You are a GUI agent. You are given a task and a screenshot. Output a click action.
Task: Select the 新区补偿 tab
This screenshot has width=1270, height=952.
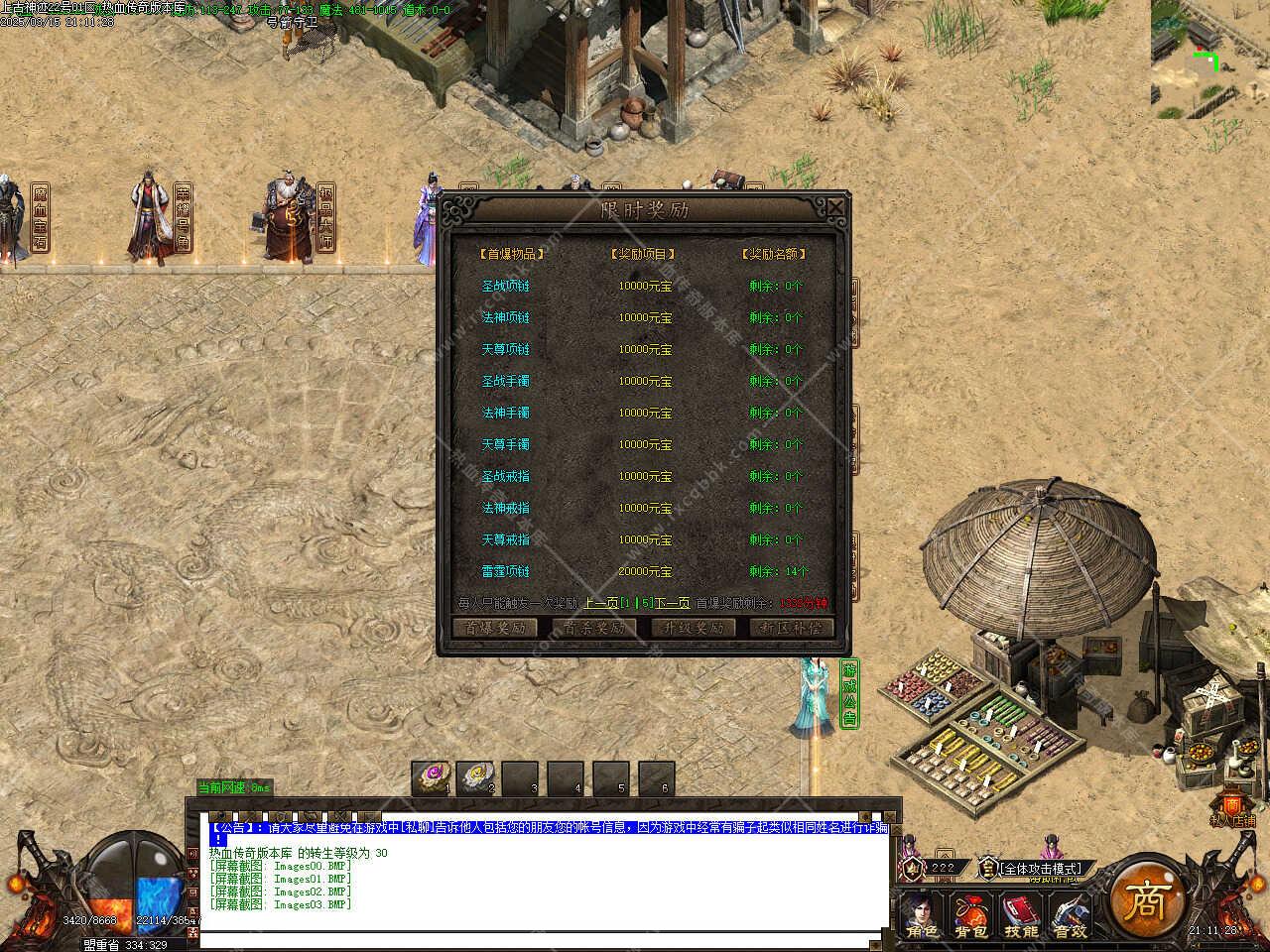[792, 628]
